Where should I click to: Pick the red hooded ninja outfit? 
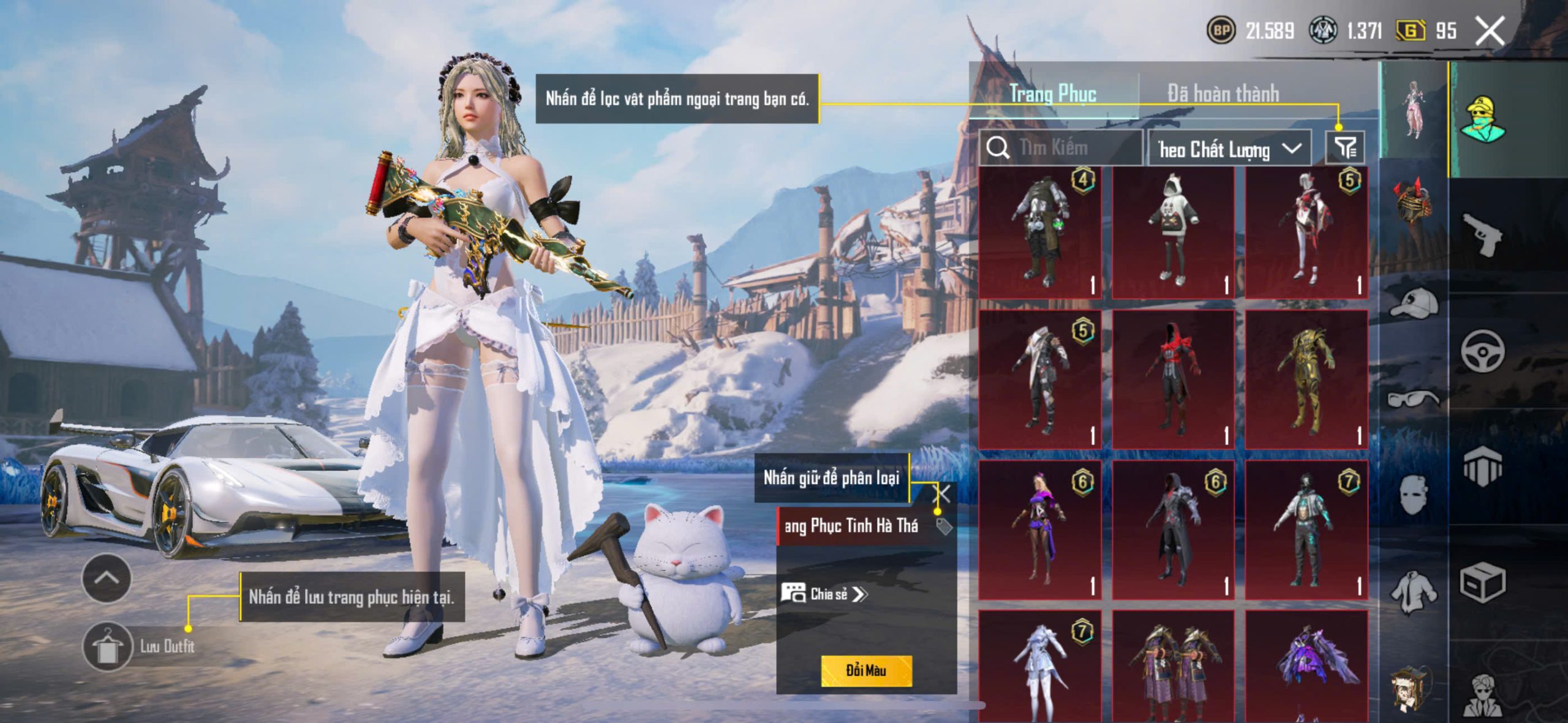point(1173,380)
